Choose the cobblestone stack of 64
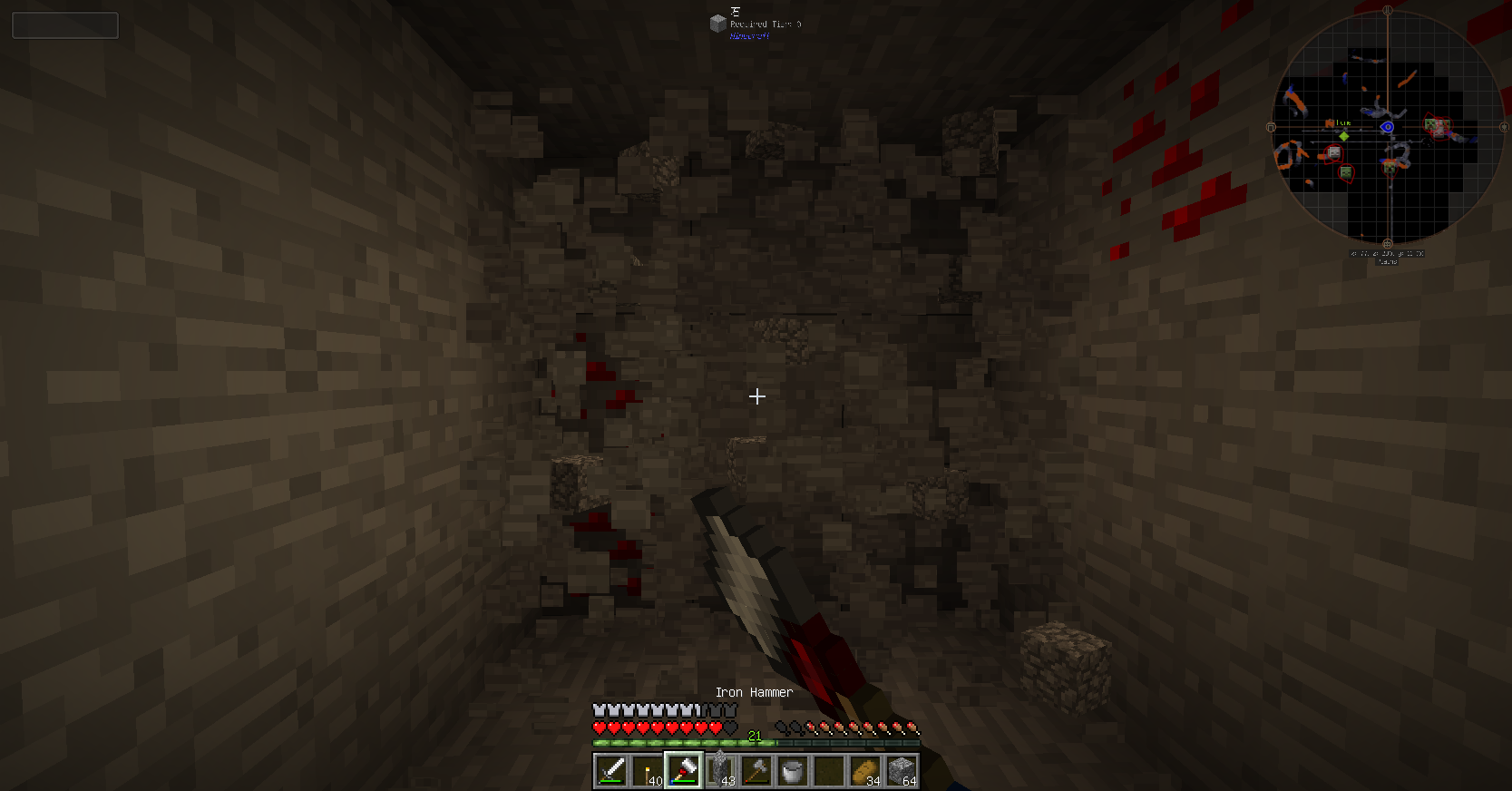Screen dimensions: 1512x791 (x=902, y=771)
